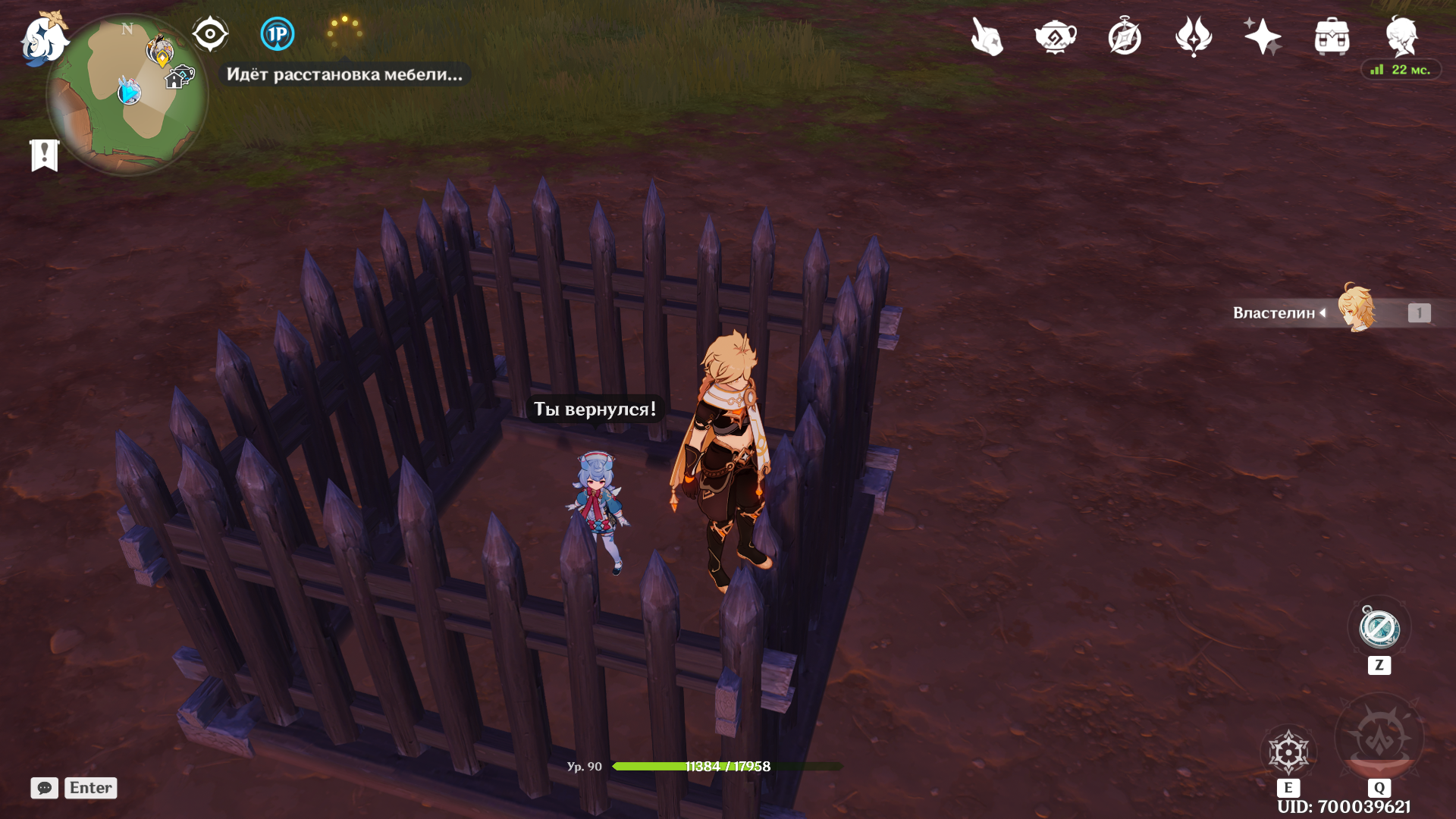Open the battle pass flame-leaf icon
This screenshot has width=1456, height=819.
click(1194, 36)
